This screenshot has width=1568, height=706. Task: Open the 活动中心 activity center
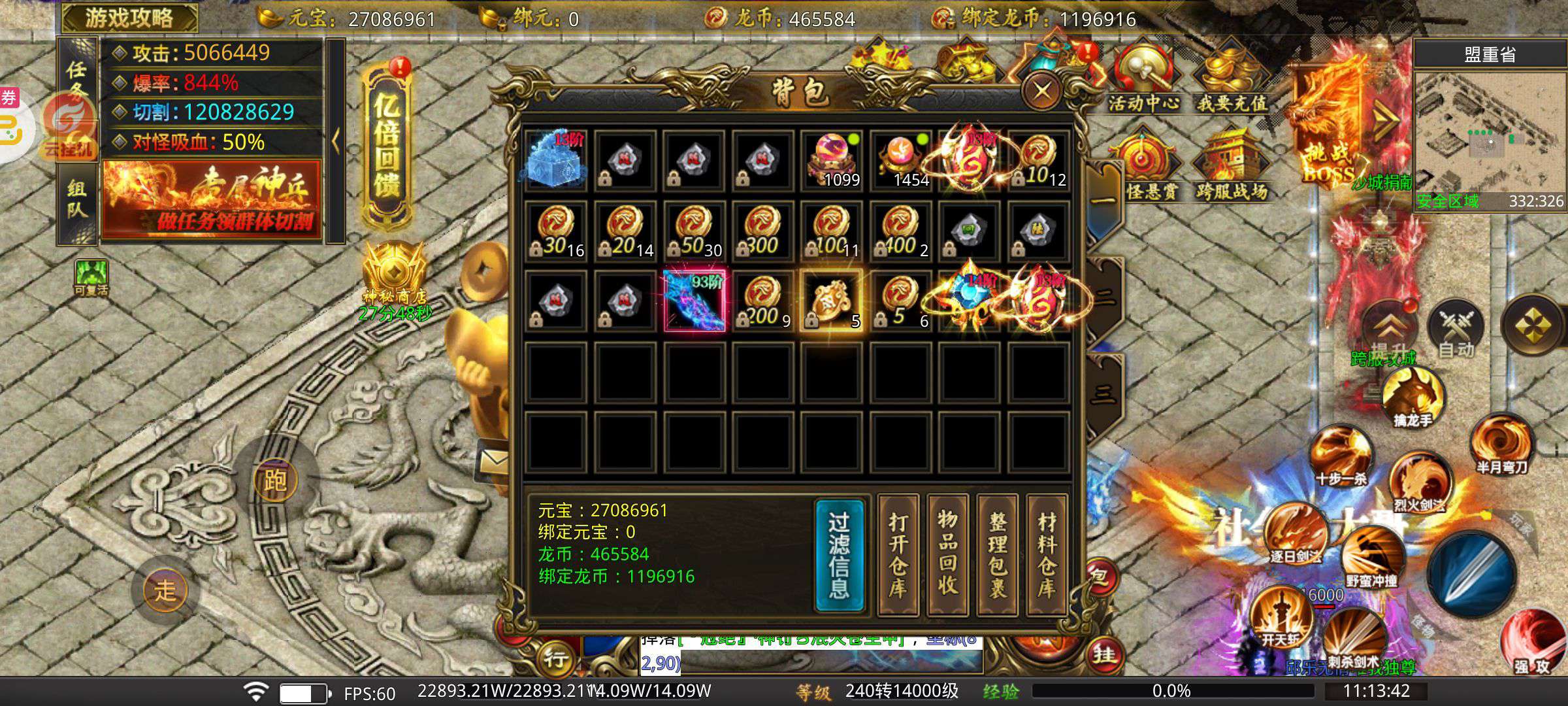1143,78
